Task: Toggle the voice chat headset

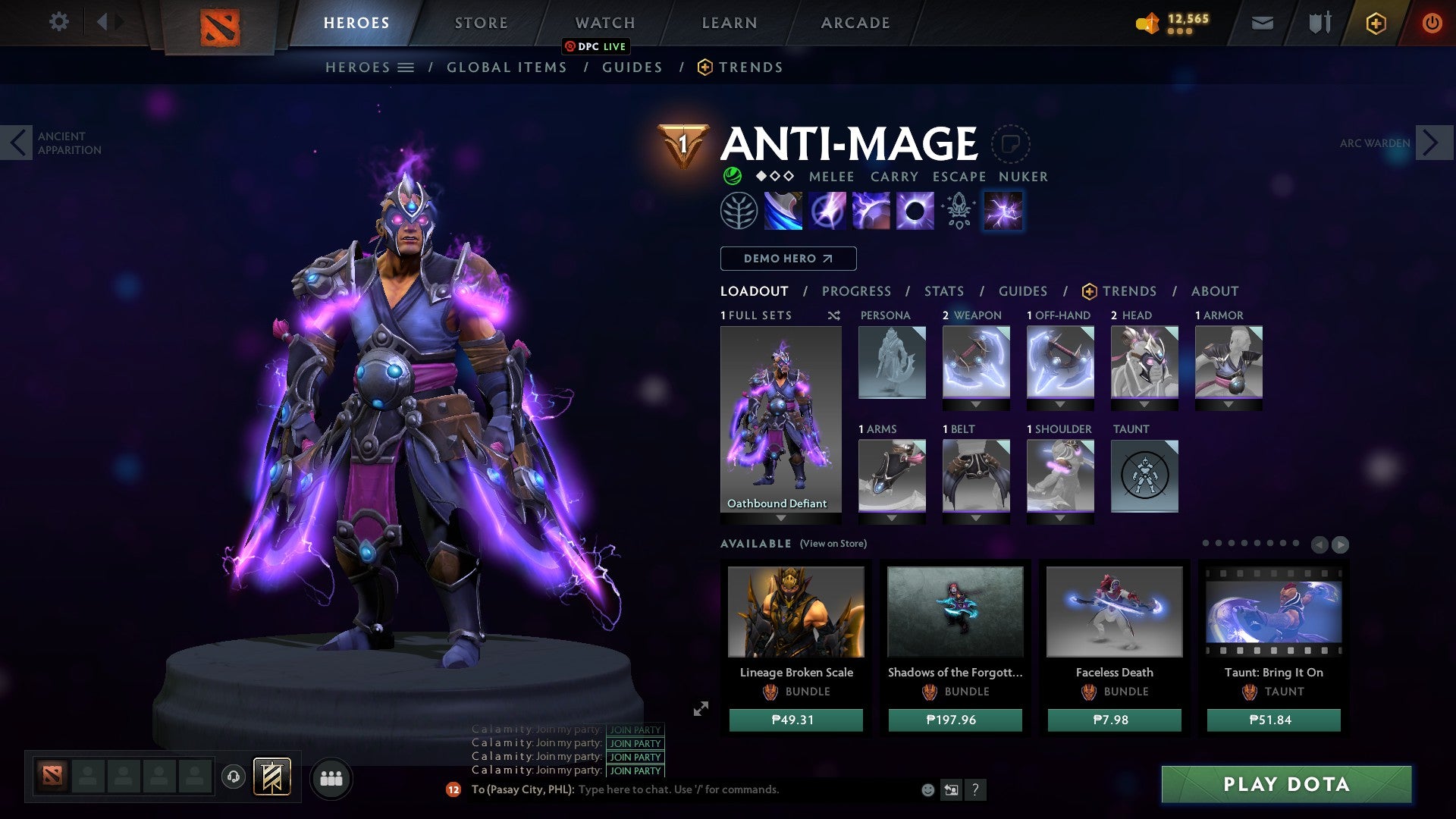Action: 234,777
